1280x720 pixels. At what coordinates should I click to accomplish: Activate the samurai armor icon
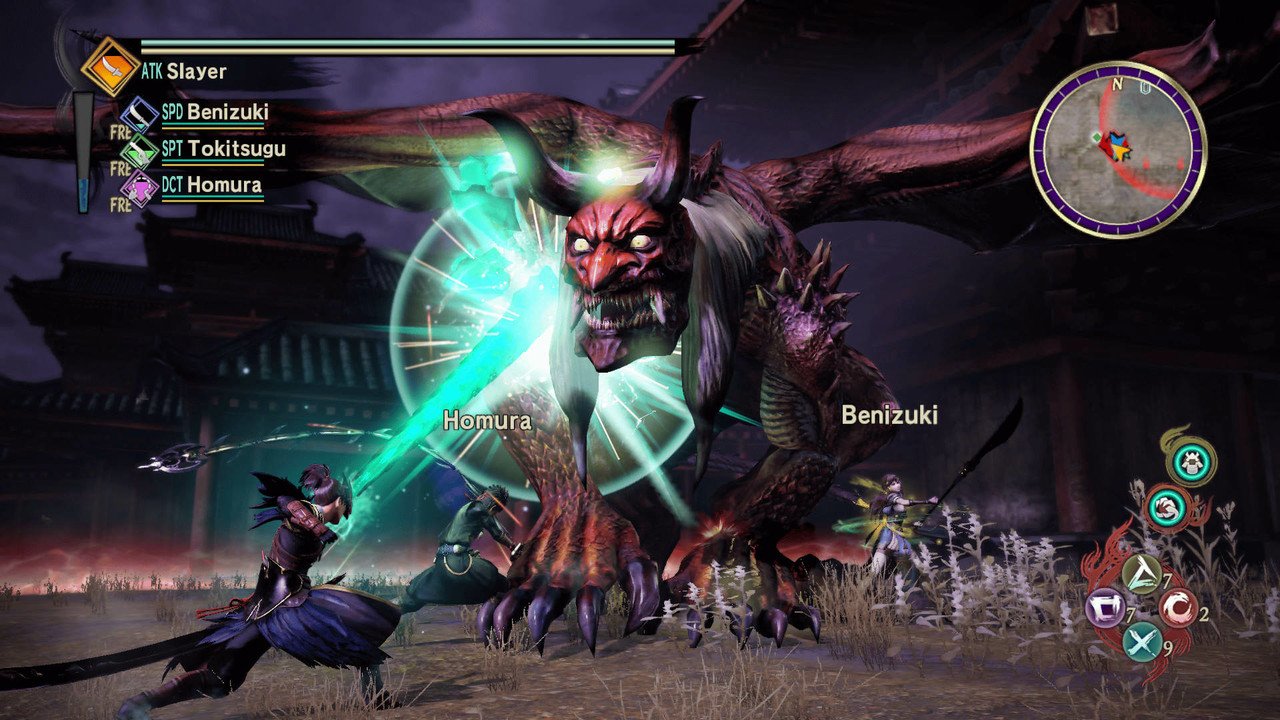[x=1193, y=461]
